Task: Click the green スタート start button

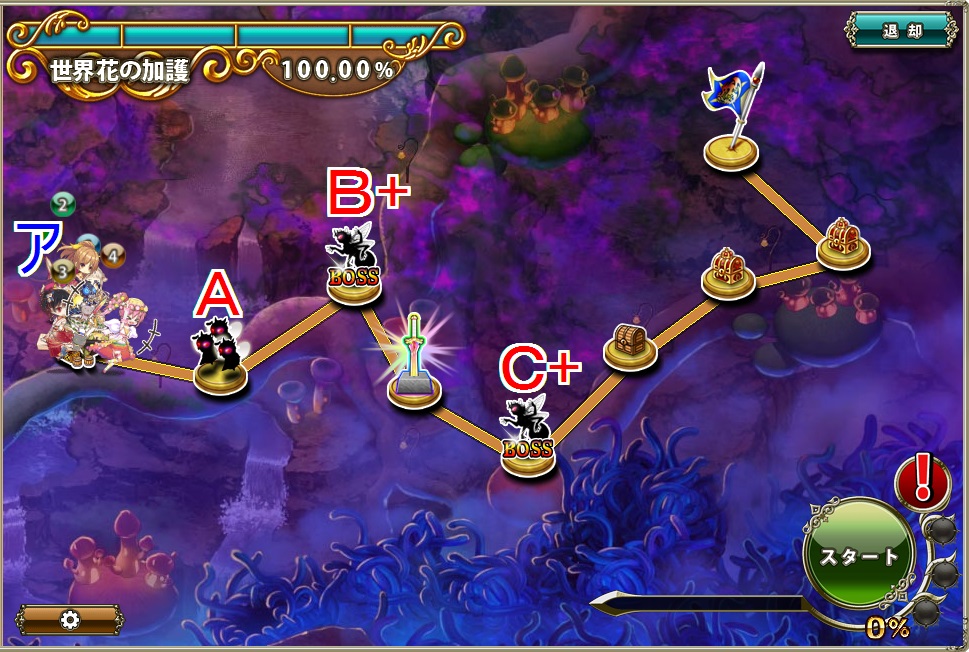Action: click(x=859, y=556)
